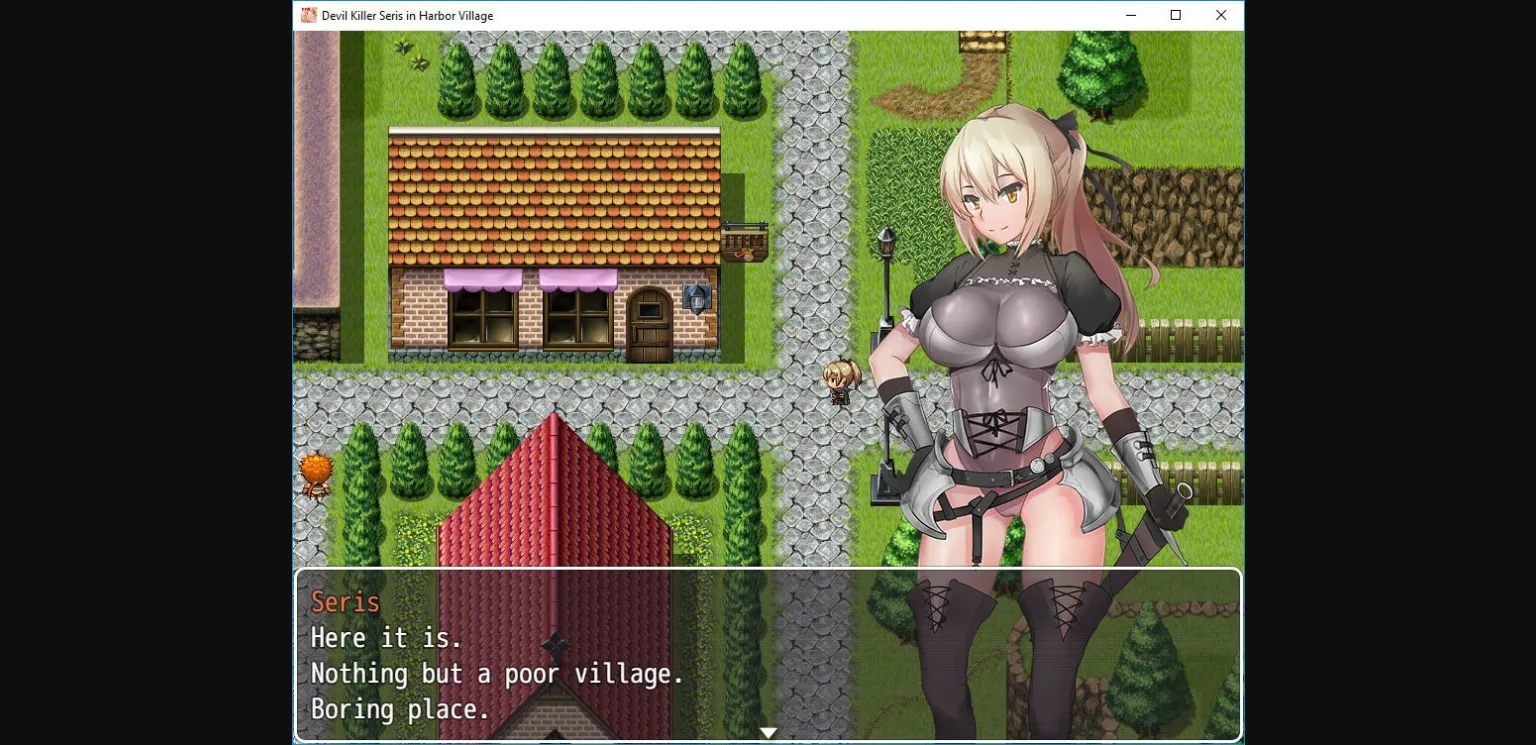Click the dialogue text box

(x=768, y=655)
